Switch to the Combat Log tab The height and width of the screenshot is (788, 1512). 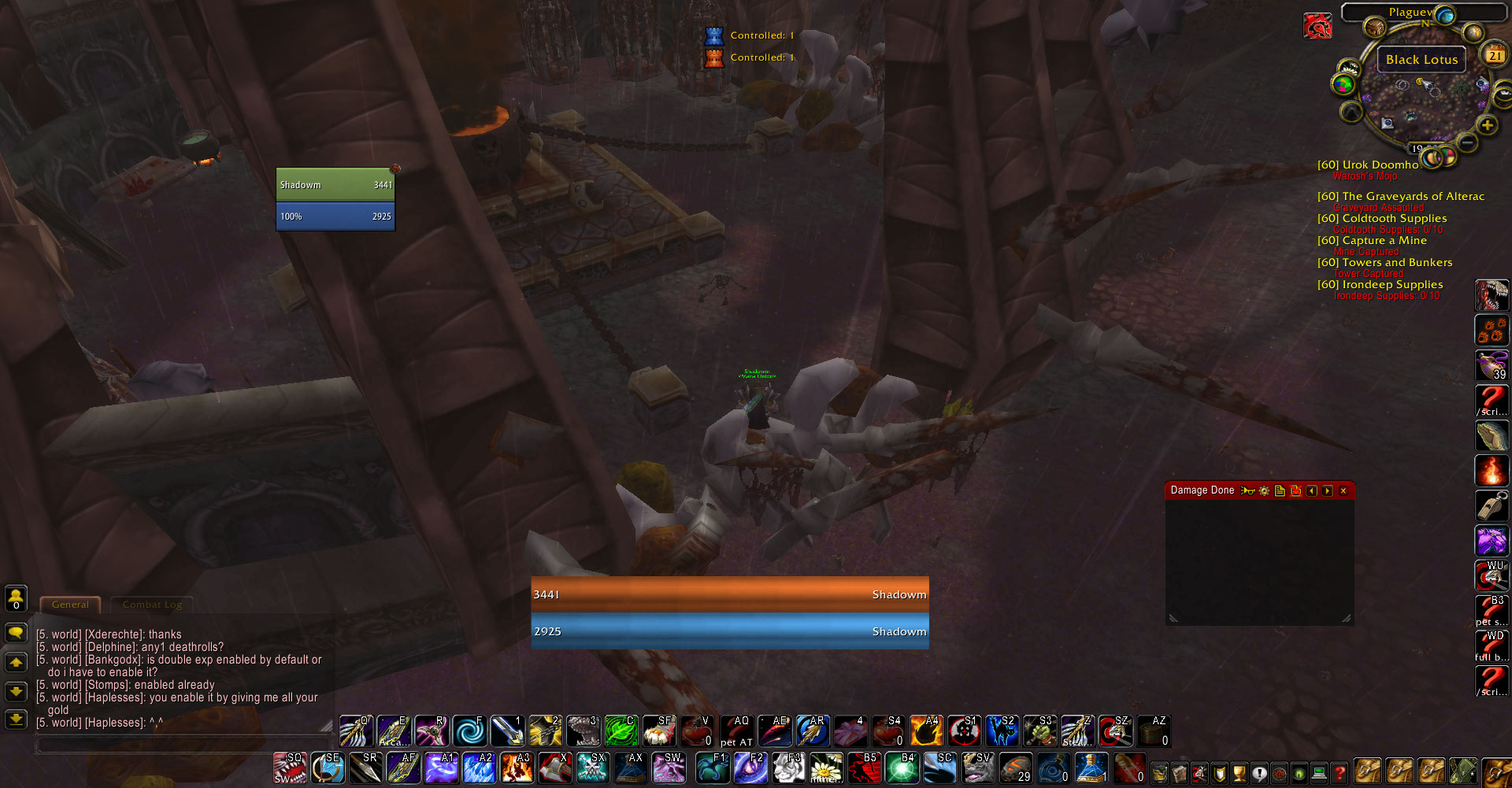(151, 605)
